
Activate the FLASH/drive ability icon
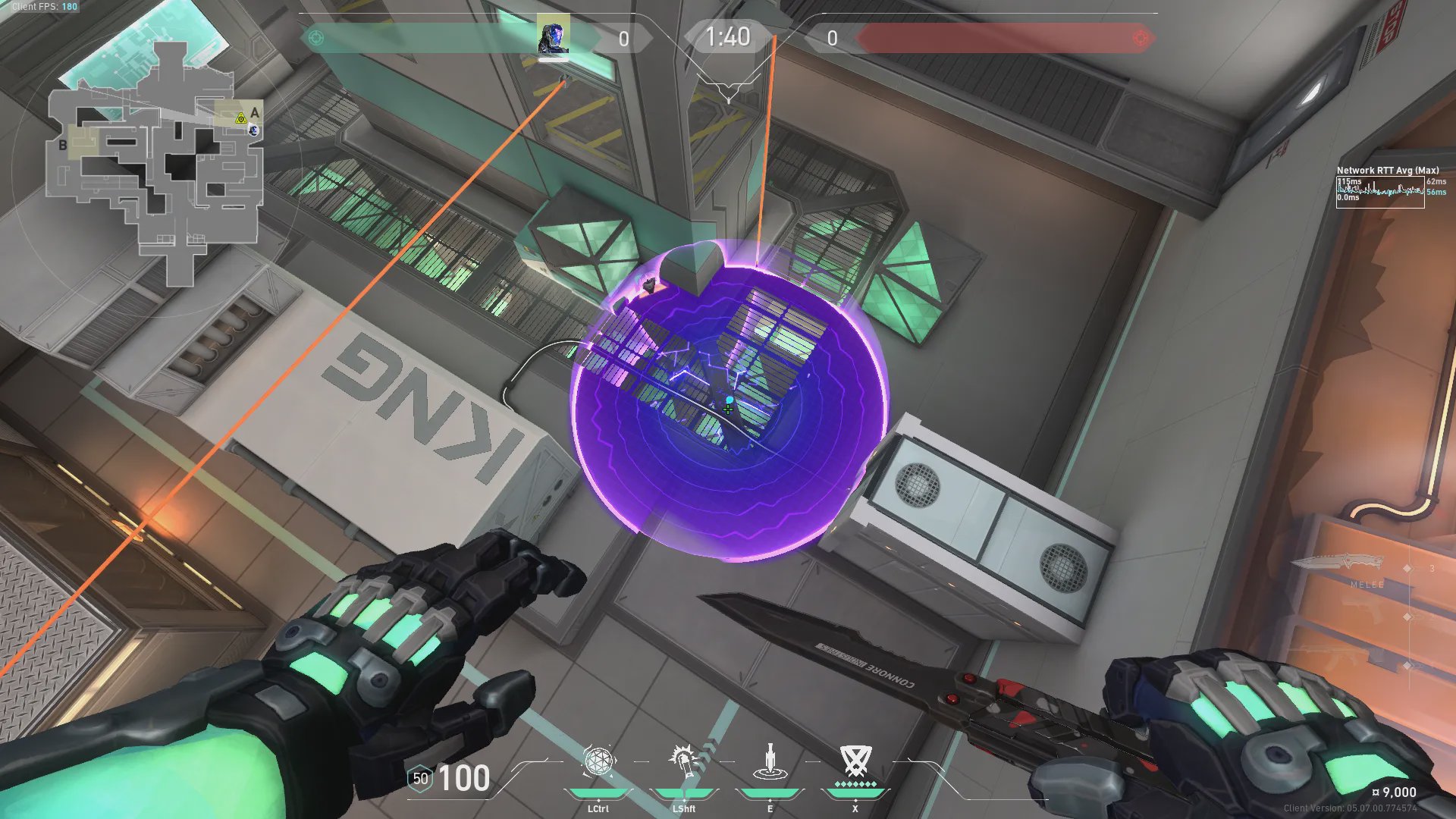pos(684,761)
